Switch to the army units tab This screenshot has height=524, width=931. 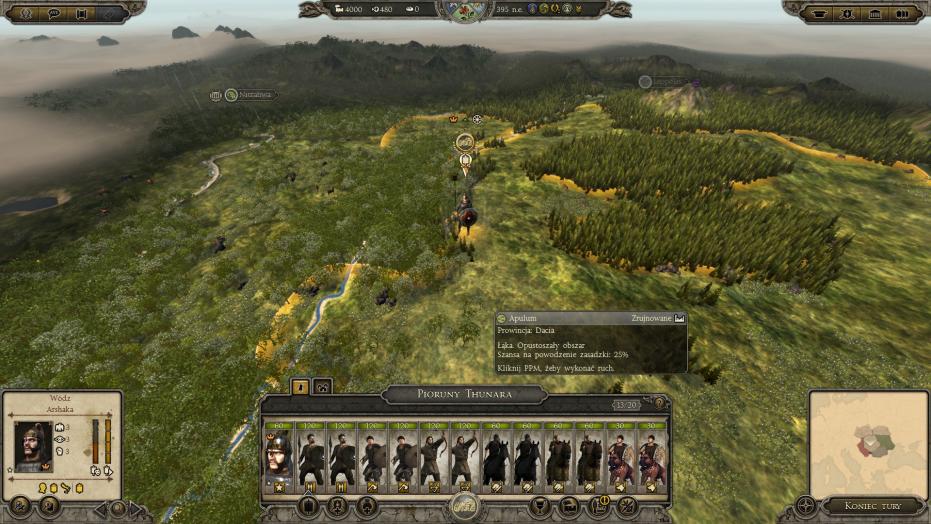tap(299, 386)
